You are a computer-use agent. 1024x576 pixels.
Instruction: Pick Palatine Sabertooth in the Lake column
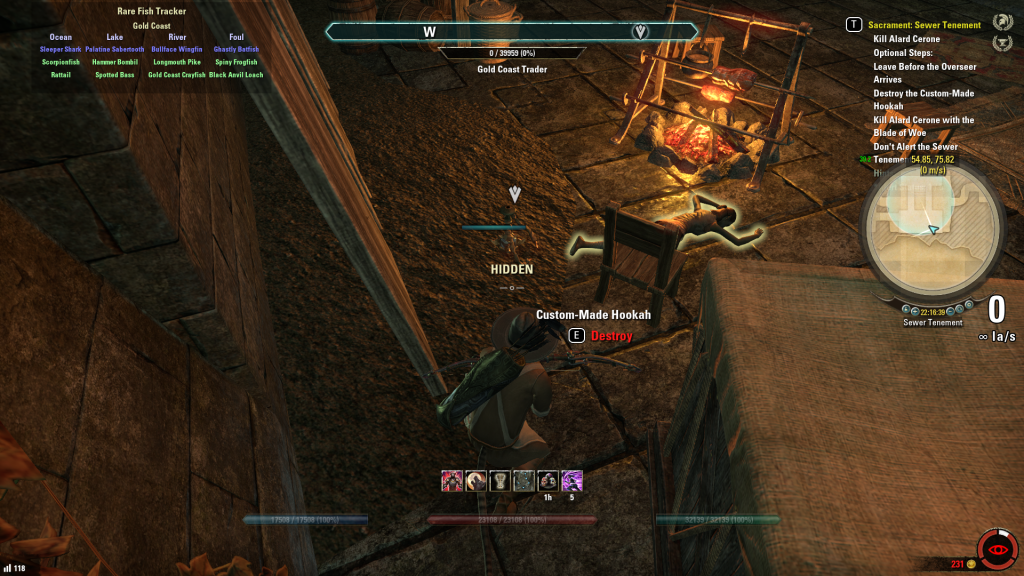click(x=115, y=49)
